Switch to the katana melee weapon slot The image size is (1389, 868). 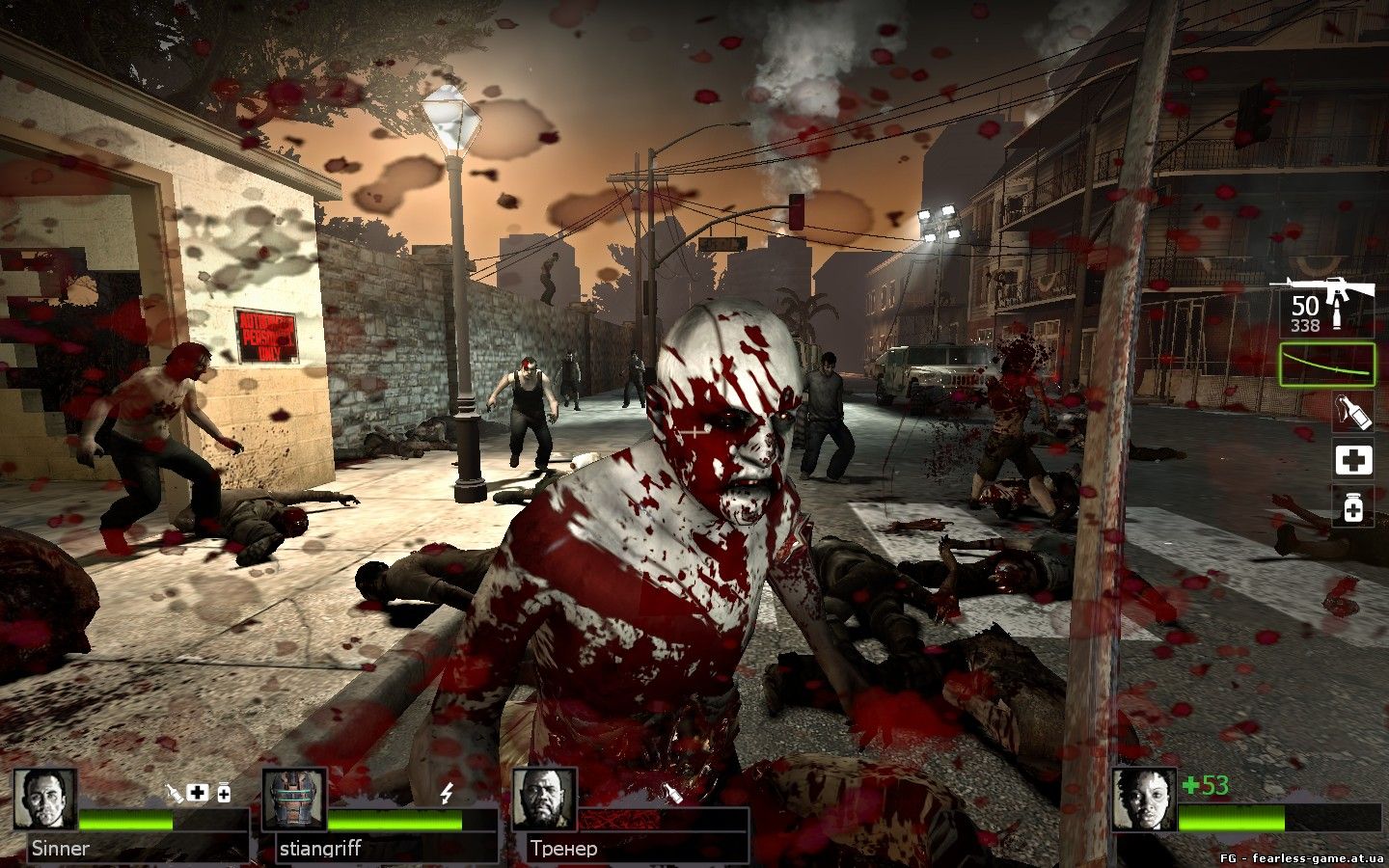coord(1326,364)
